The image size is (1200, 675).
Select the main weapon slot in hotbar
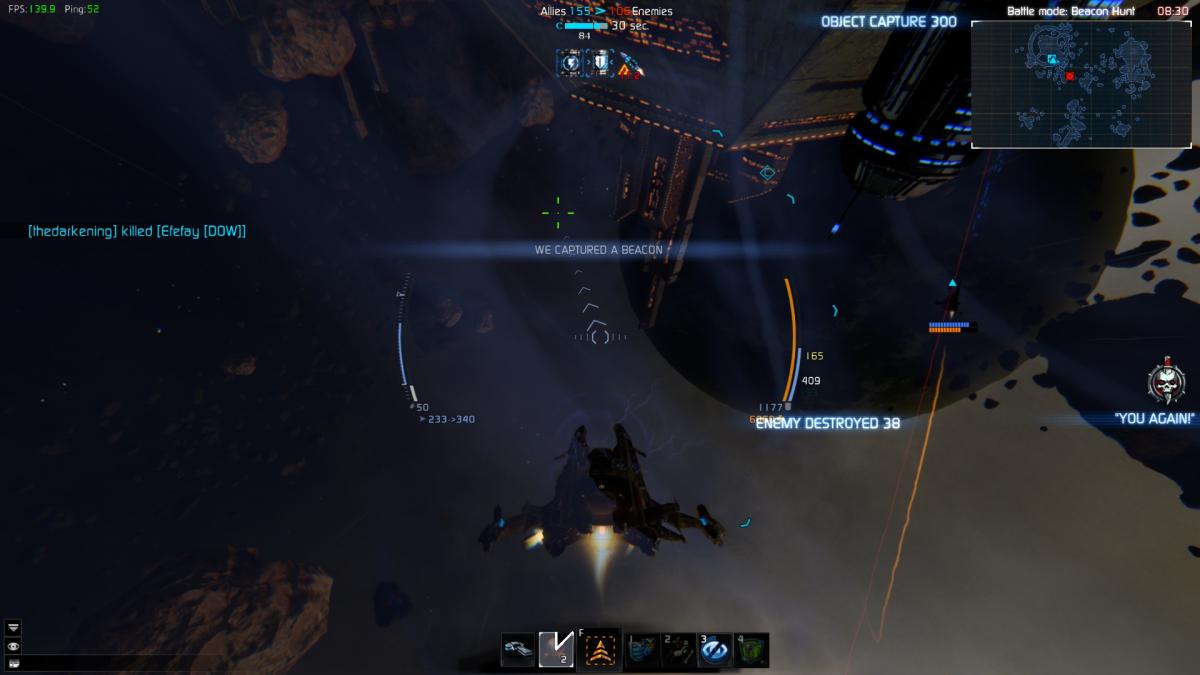click(518, 649)
